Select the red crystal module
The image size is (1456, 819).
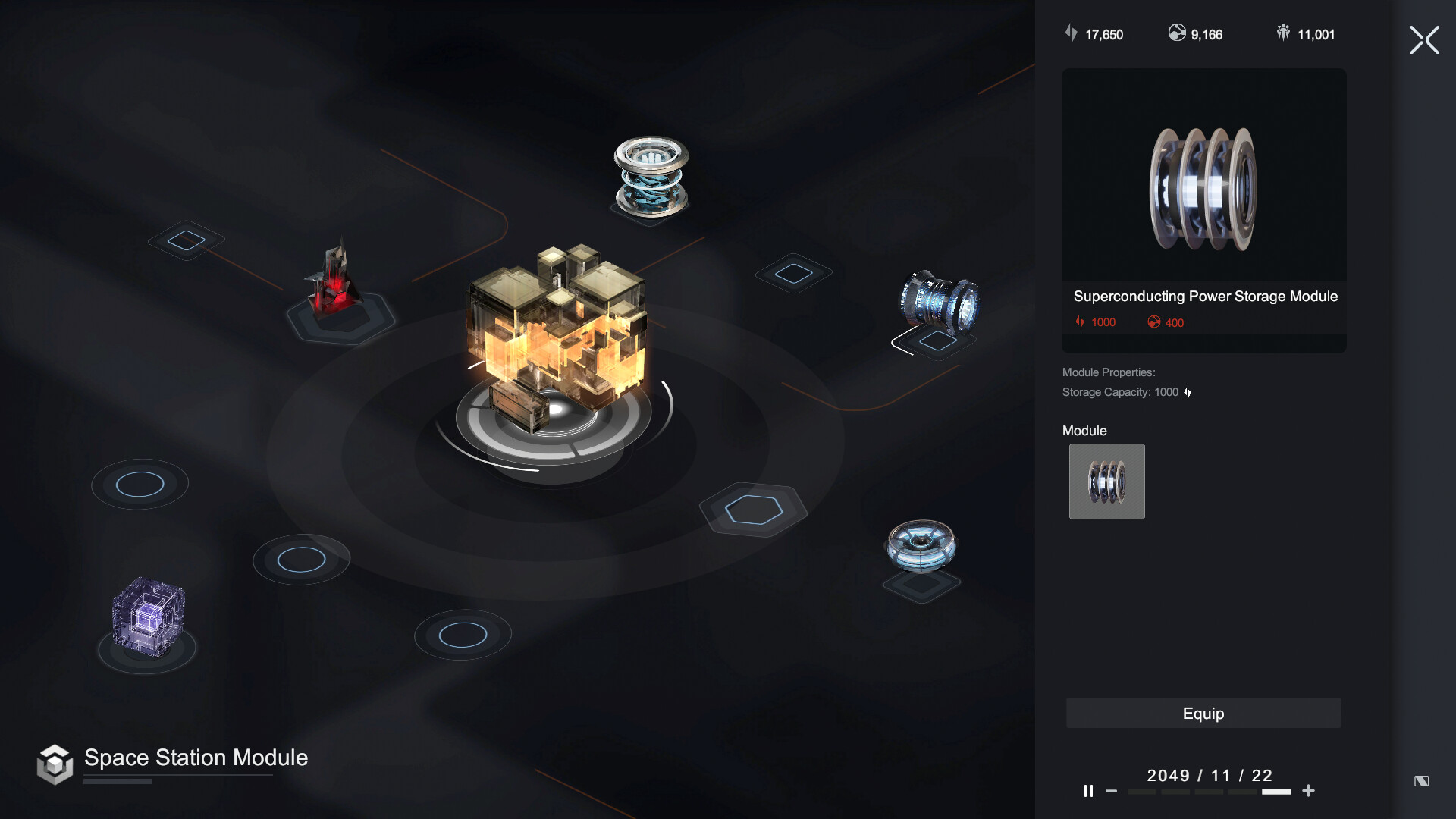[x=334, y=284]
